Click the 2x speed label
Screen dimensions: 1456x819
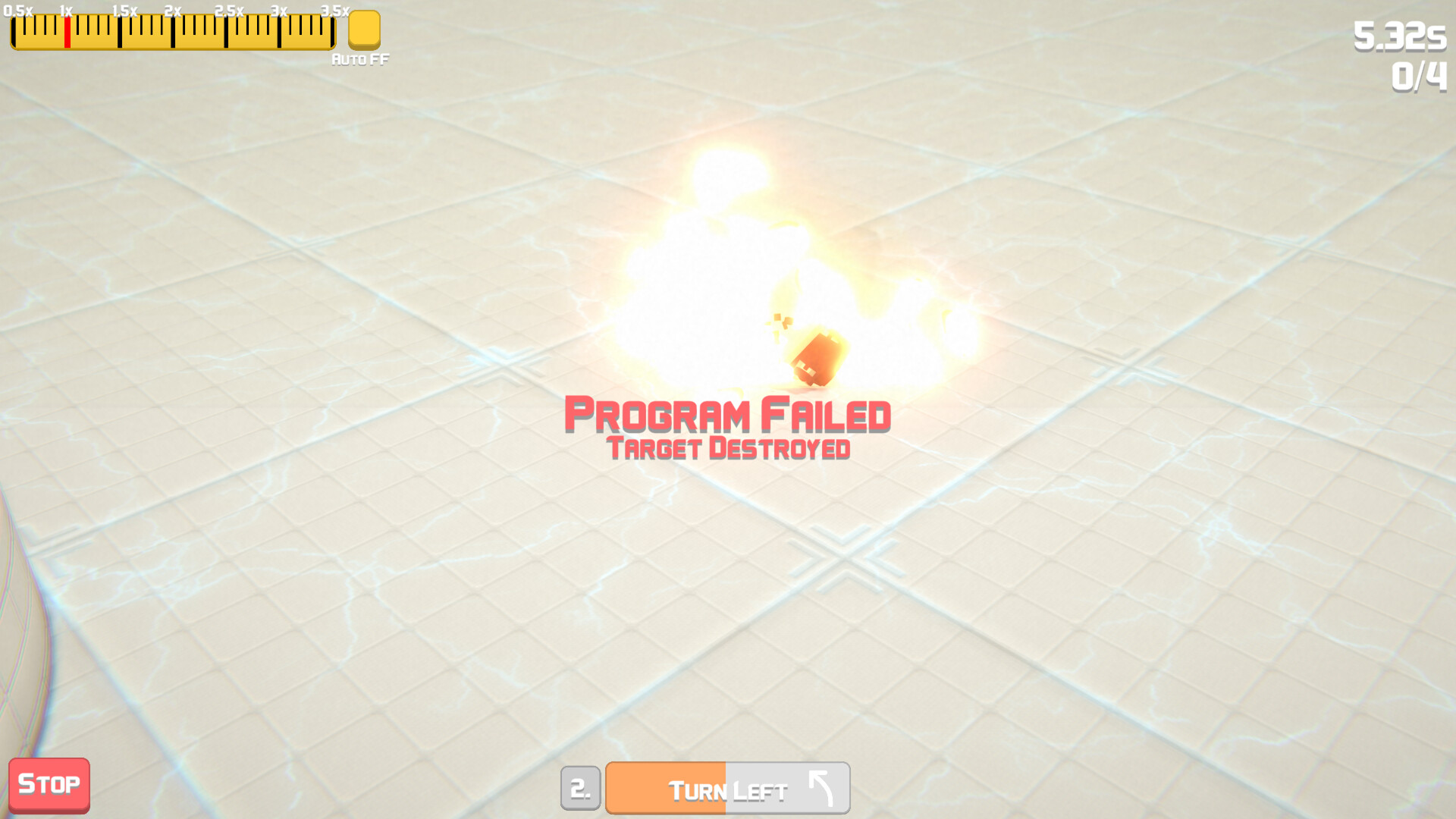(173, 11)
